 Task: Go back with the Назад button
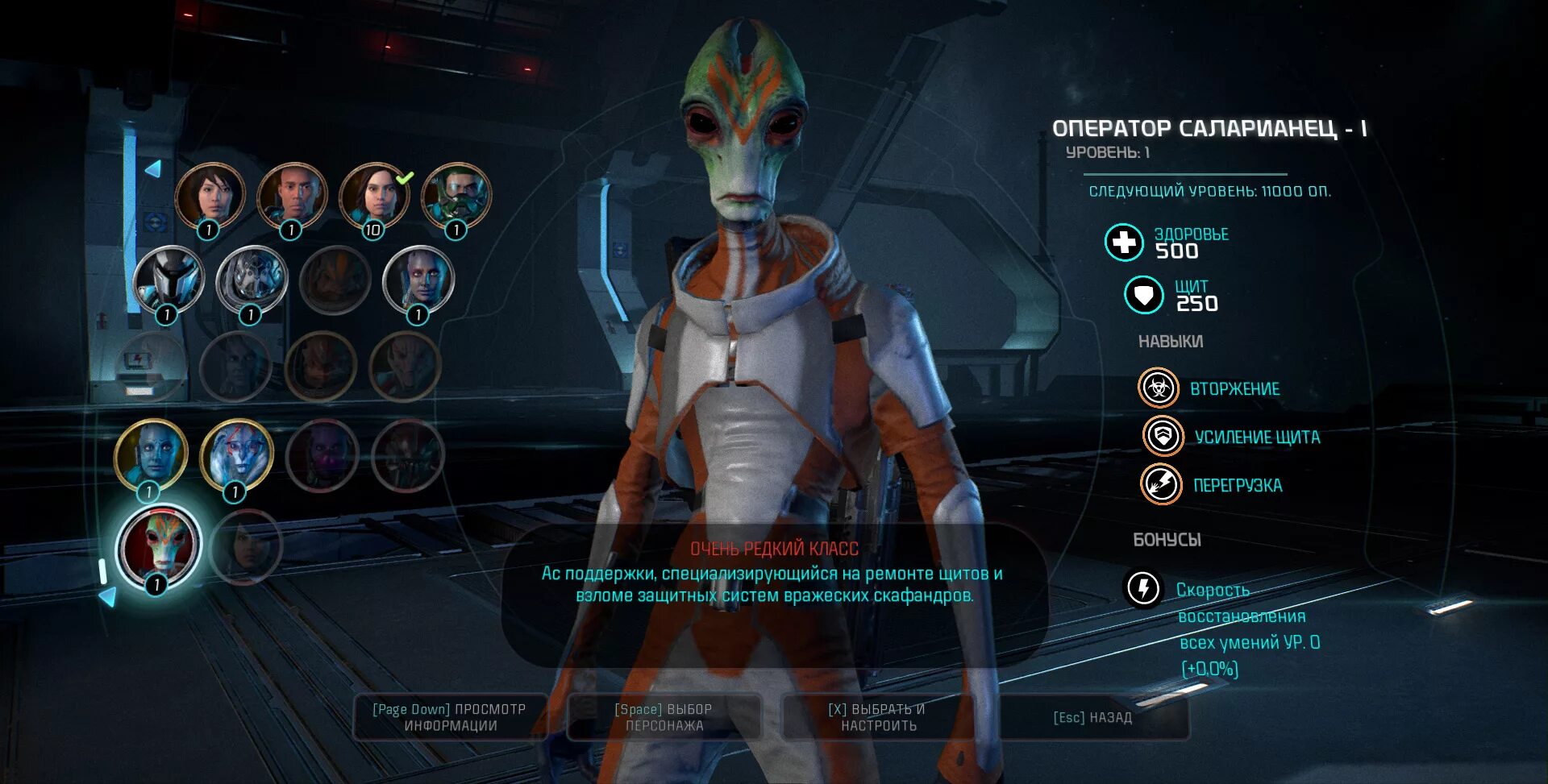point(1093,717)
